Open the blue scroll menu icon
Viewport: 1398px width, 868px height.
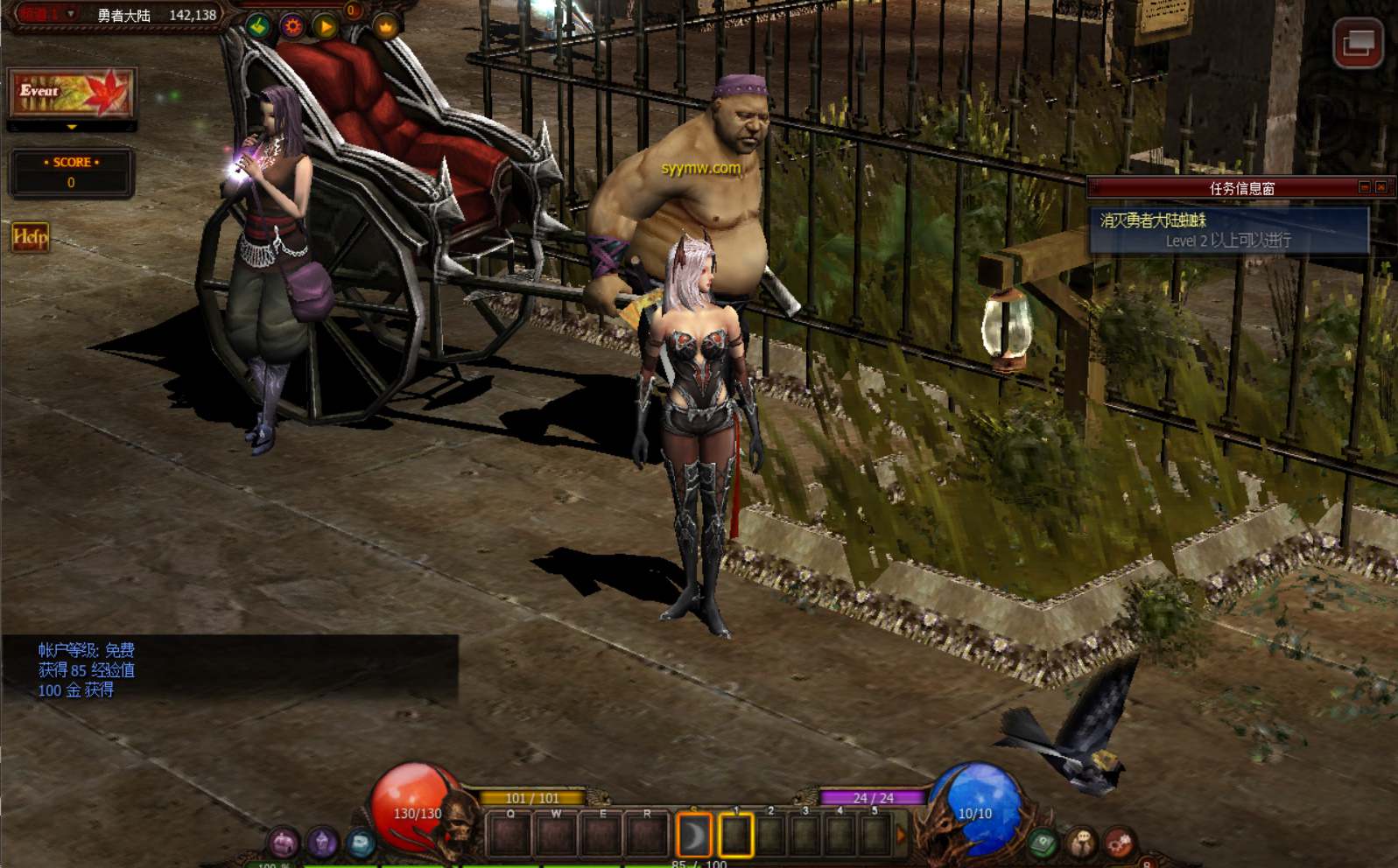pos(361,843)
